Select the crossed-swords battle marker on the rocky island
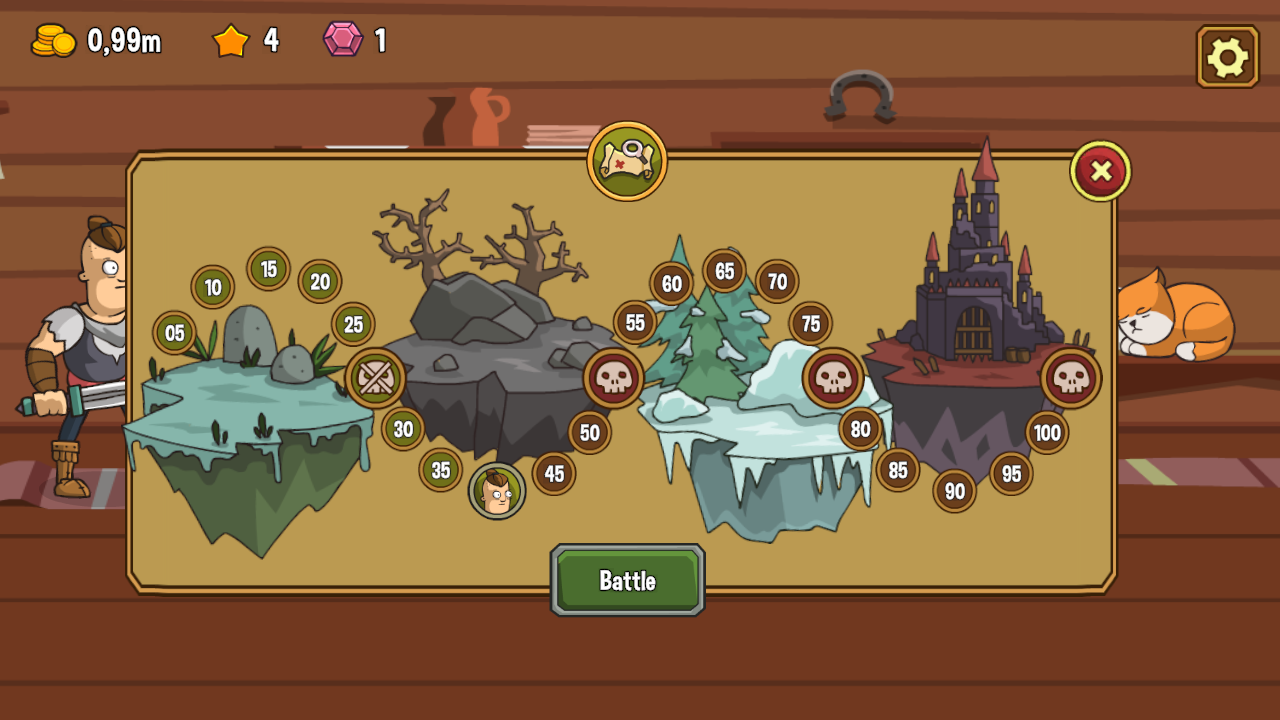Image resolution: width=1280 pixels, height=720 pixels. click(x=375, y=377)
